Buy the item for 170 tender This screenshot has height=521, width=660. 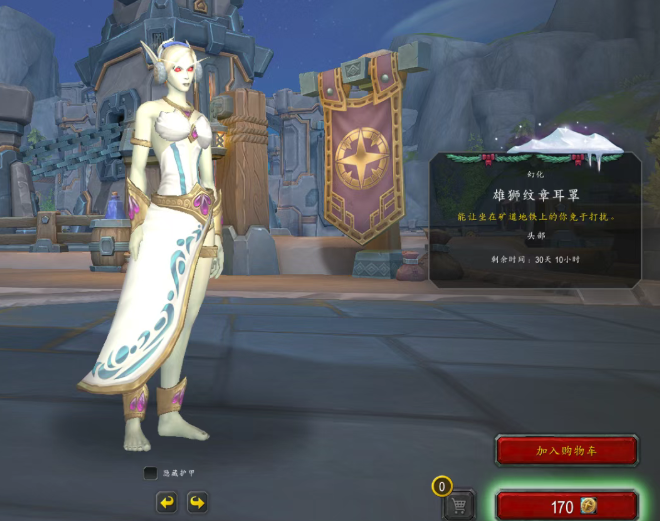pyautogui.click(x=566, y=506)
